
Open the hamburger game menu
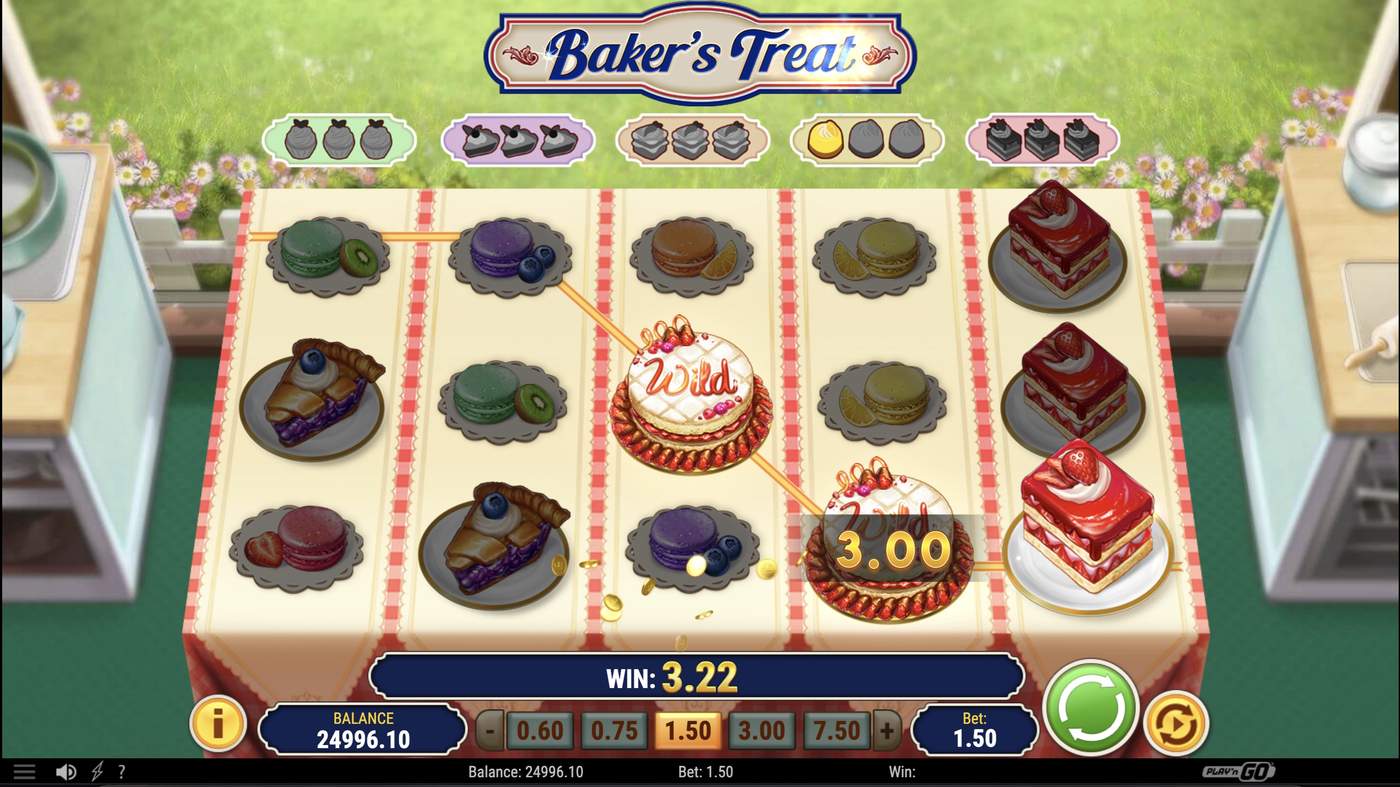(24, 770)
